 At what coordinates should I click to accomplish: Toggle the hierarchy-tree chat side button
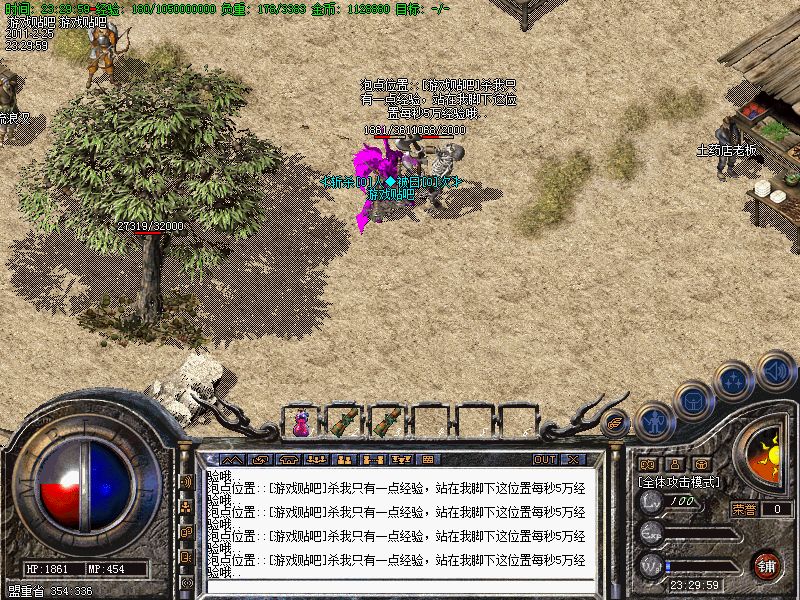[187, 507]
